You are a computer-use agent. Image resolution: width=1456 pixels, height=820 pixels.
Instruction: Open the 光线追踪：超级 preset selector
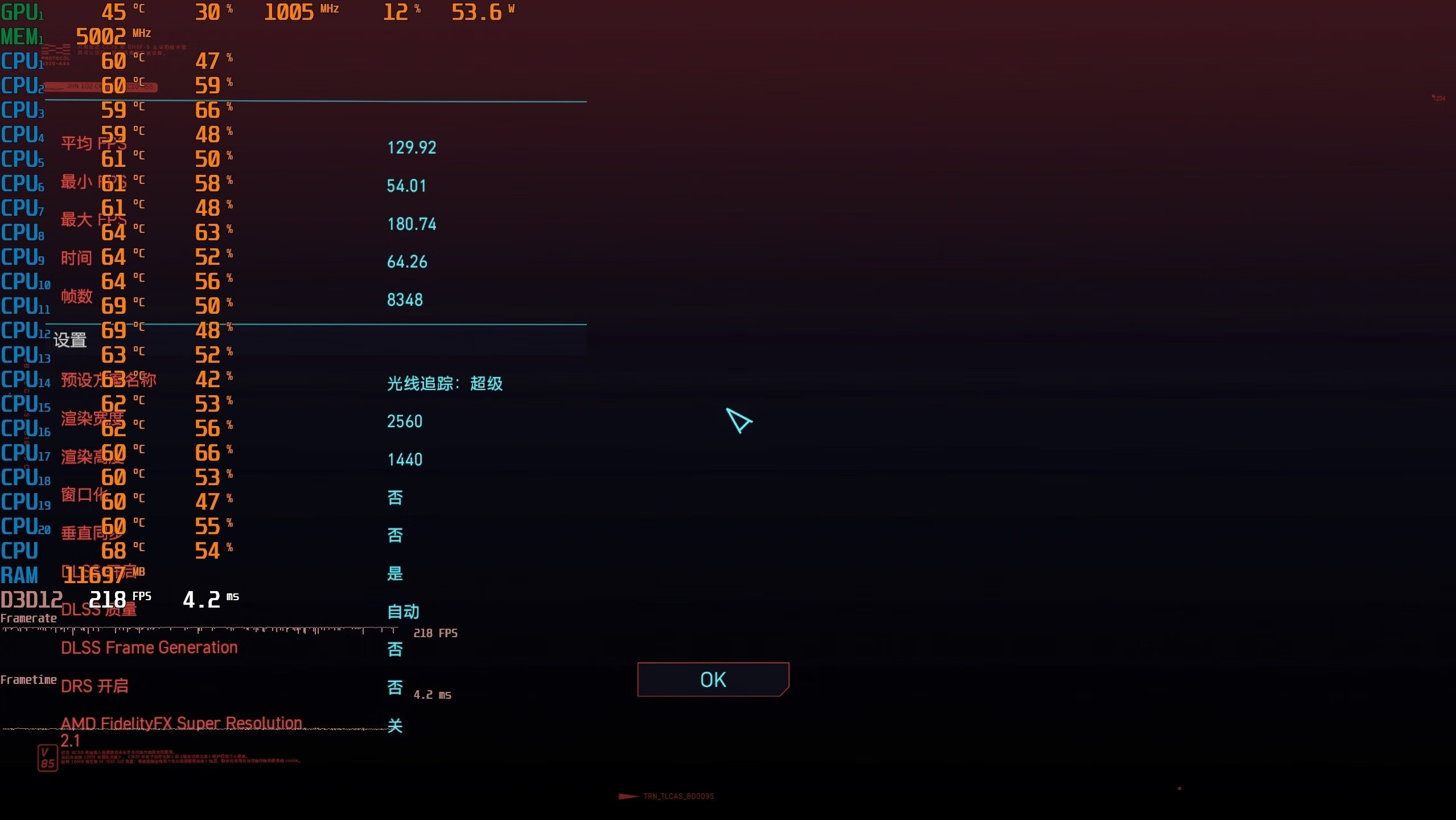(445, 384)
